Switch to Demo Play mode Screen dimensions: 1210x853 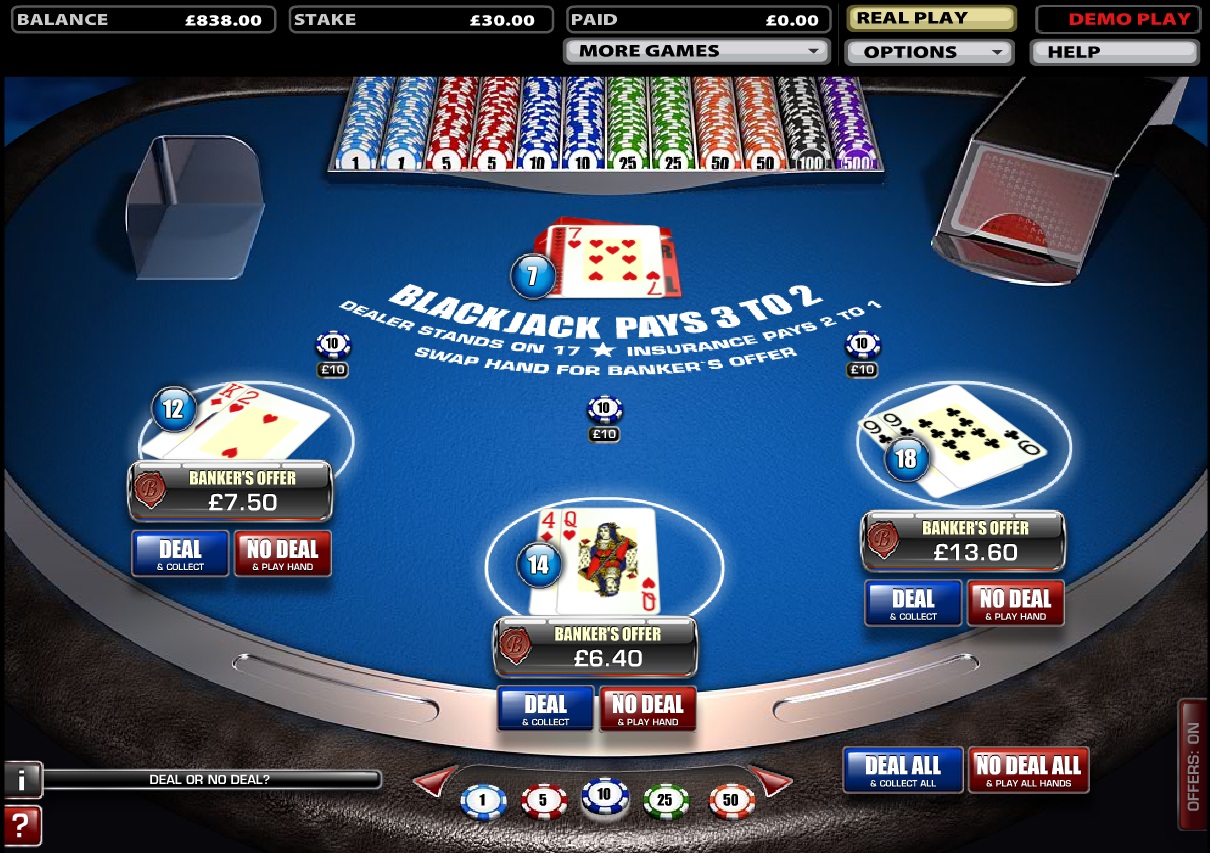point(1116,19)
